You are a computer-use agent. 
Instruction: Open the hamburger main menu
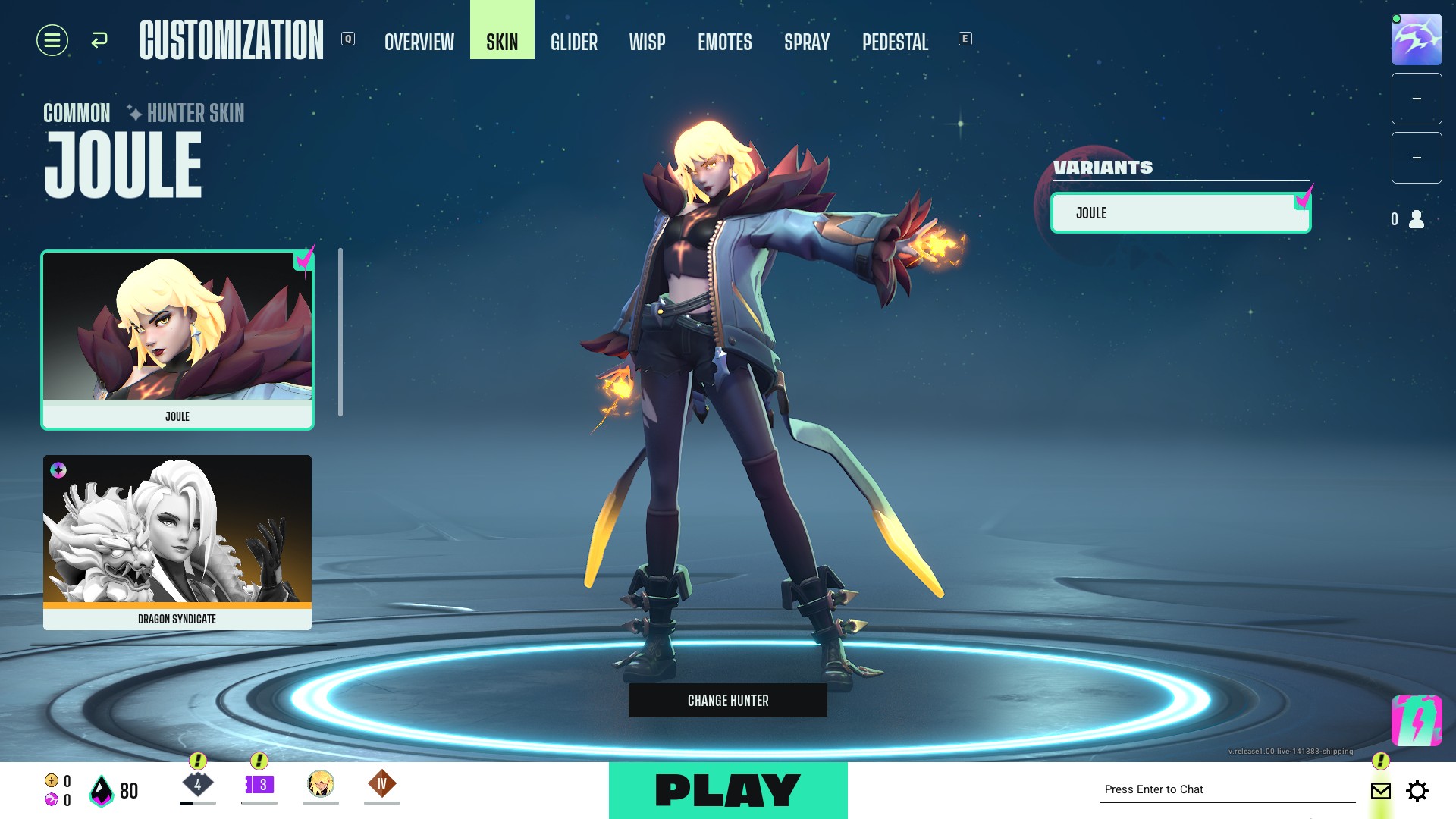52,40
